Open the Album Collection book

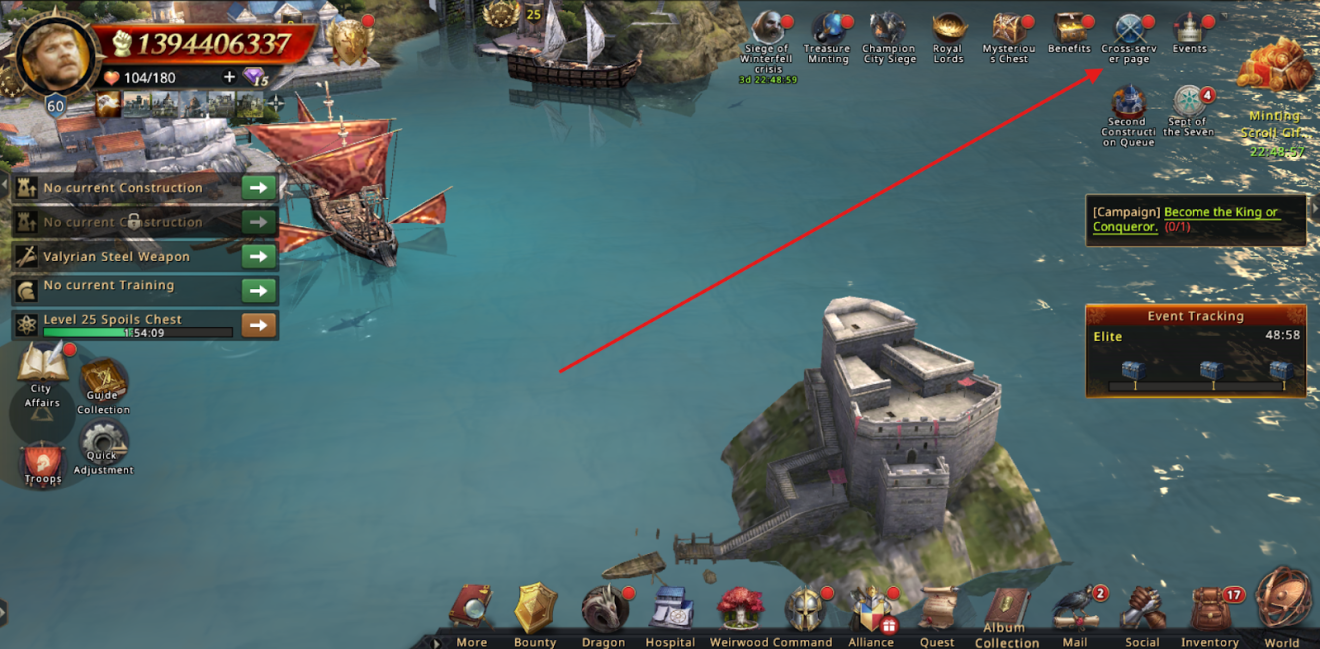pos(1006,608)
